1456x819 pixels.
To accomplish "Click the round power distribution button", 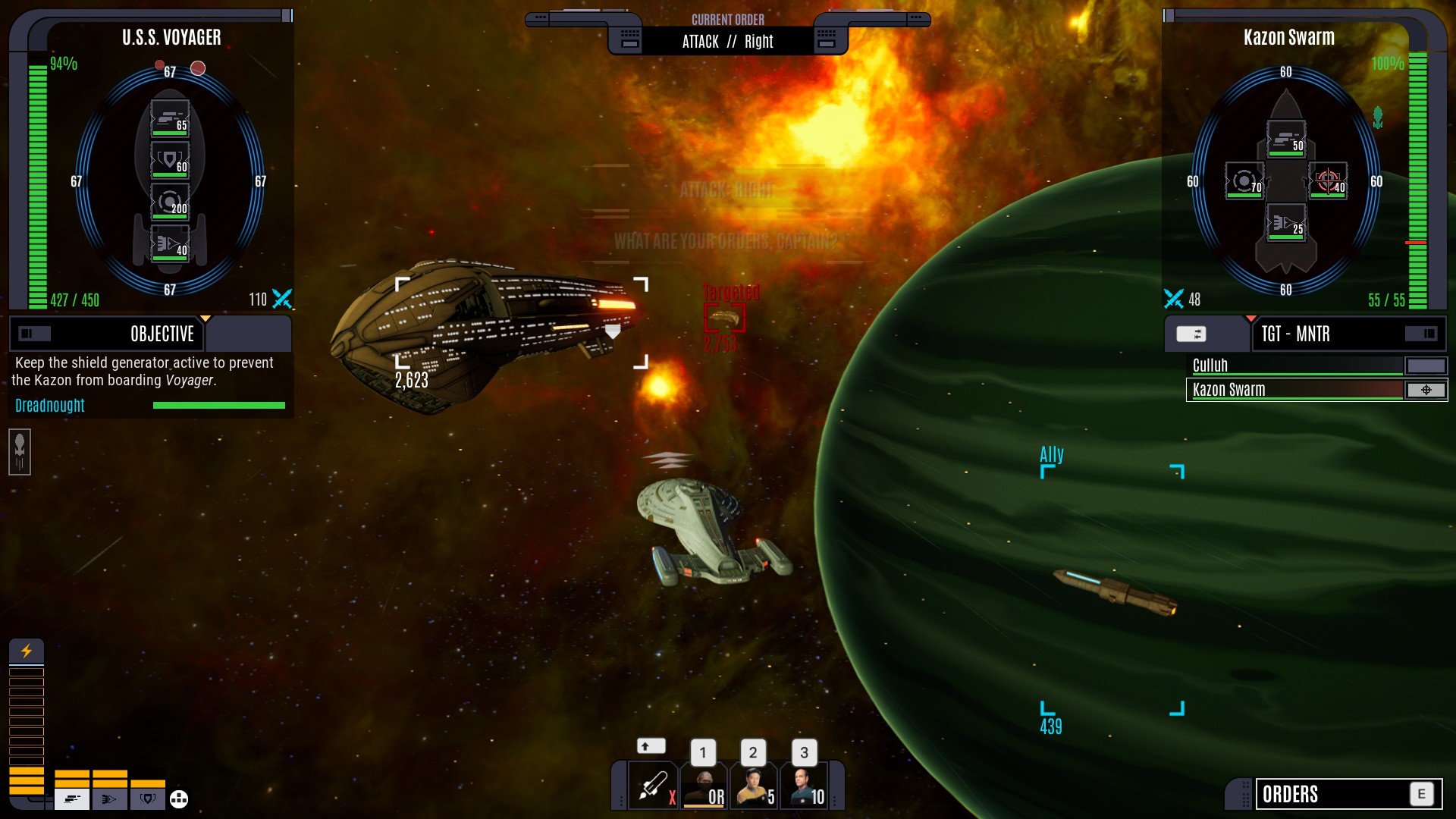I will coord(179,799).
